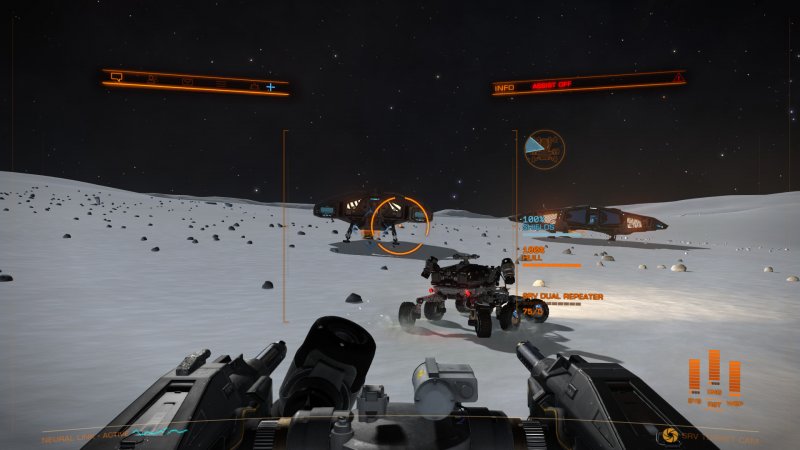Select the contacts person icon
Viewport: 800px width, 450px height.
[152, 79]
